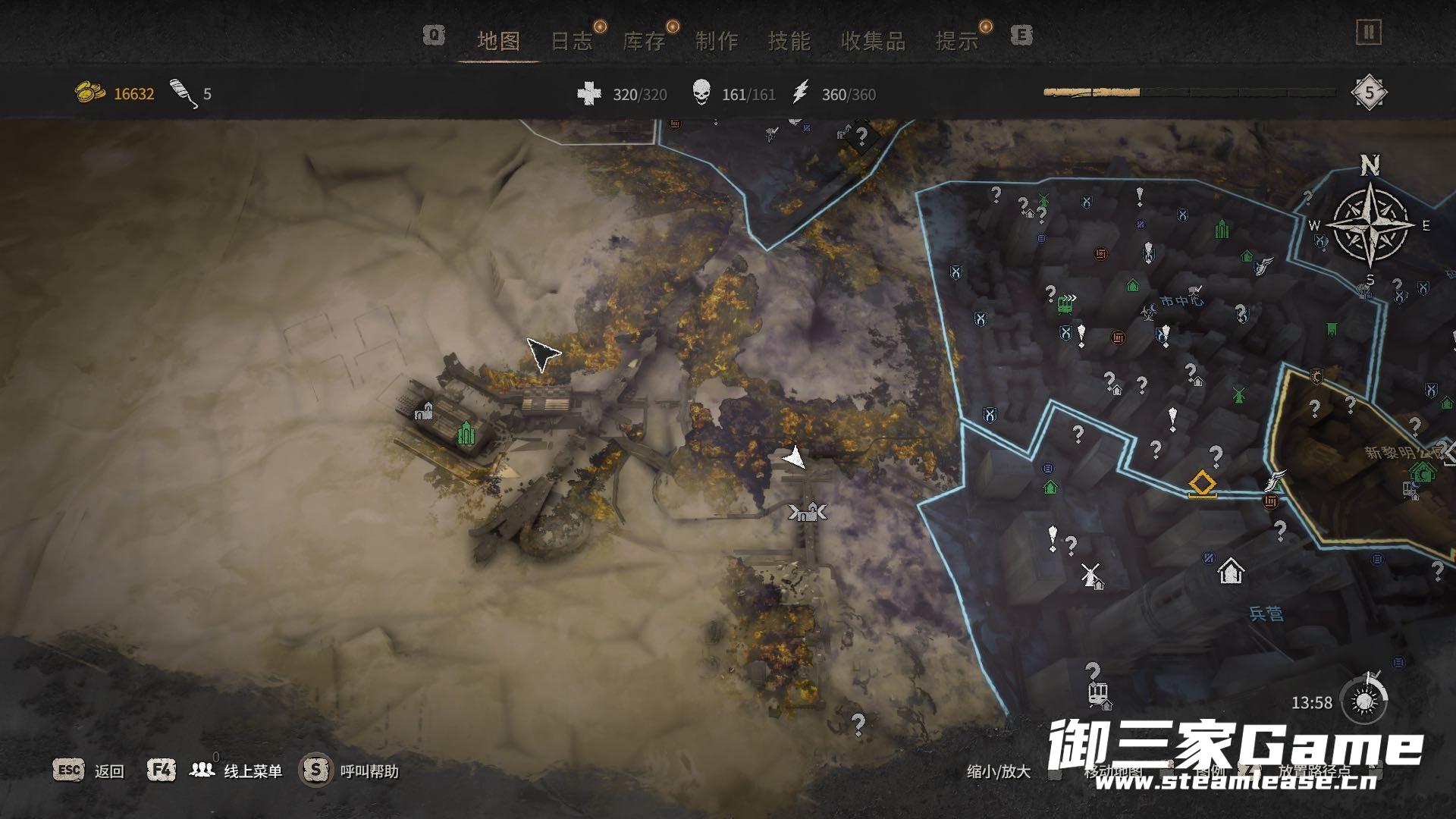Click the bandit camp marker on the map
This screenshot has height=819, width=1456.
coord(808,513)
